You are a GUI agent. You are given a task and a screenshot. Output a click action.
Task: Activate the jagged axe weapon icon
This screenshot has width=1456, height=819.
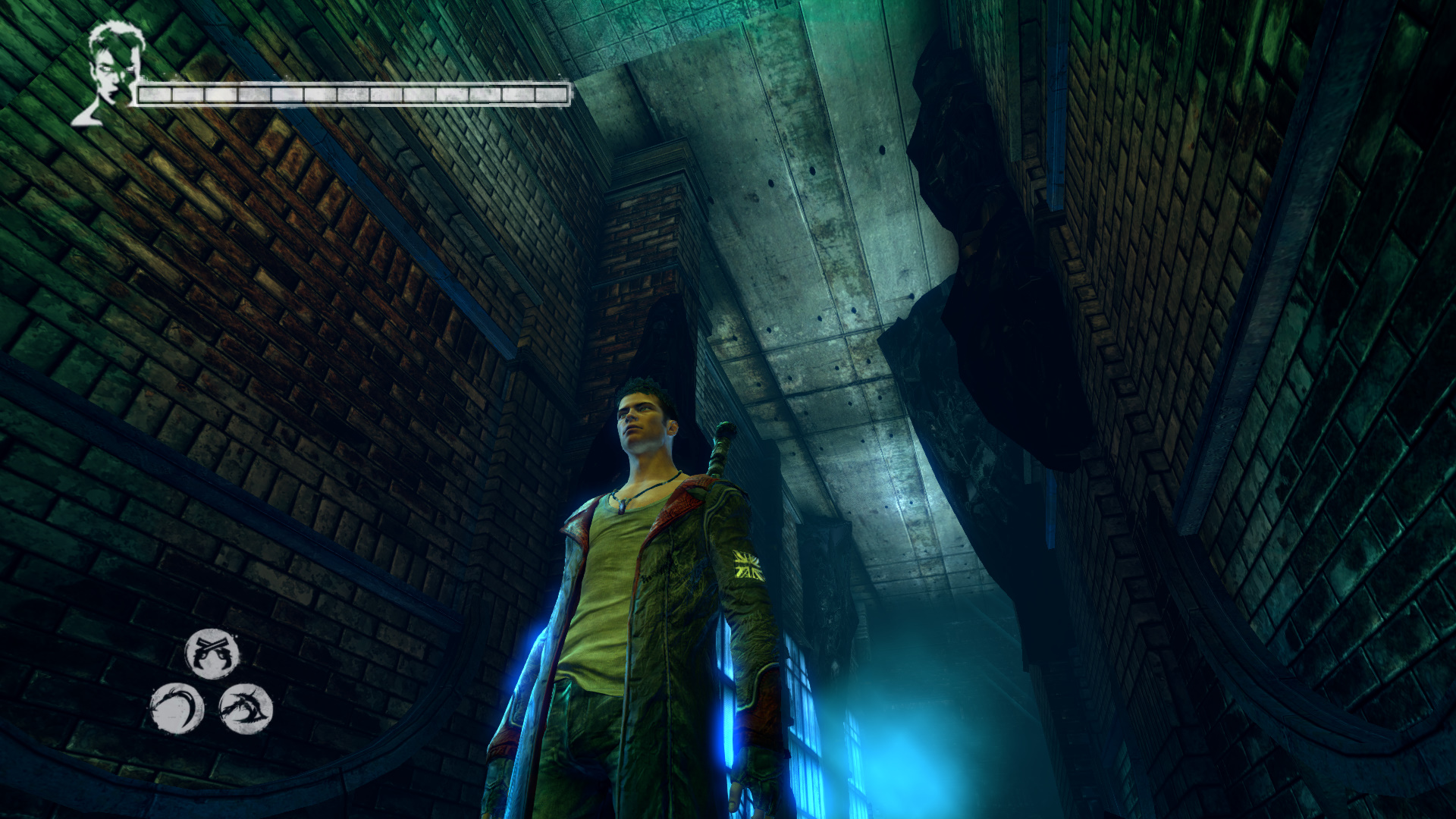pyautogui.click(x=246, y=708)
